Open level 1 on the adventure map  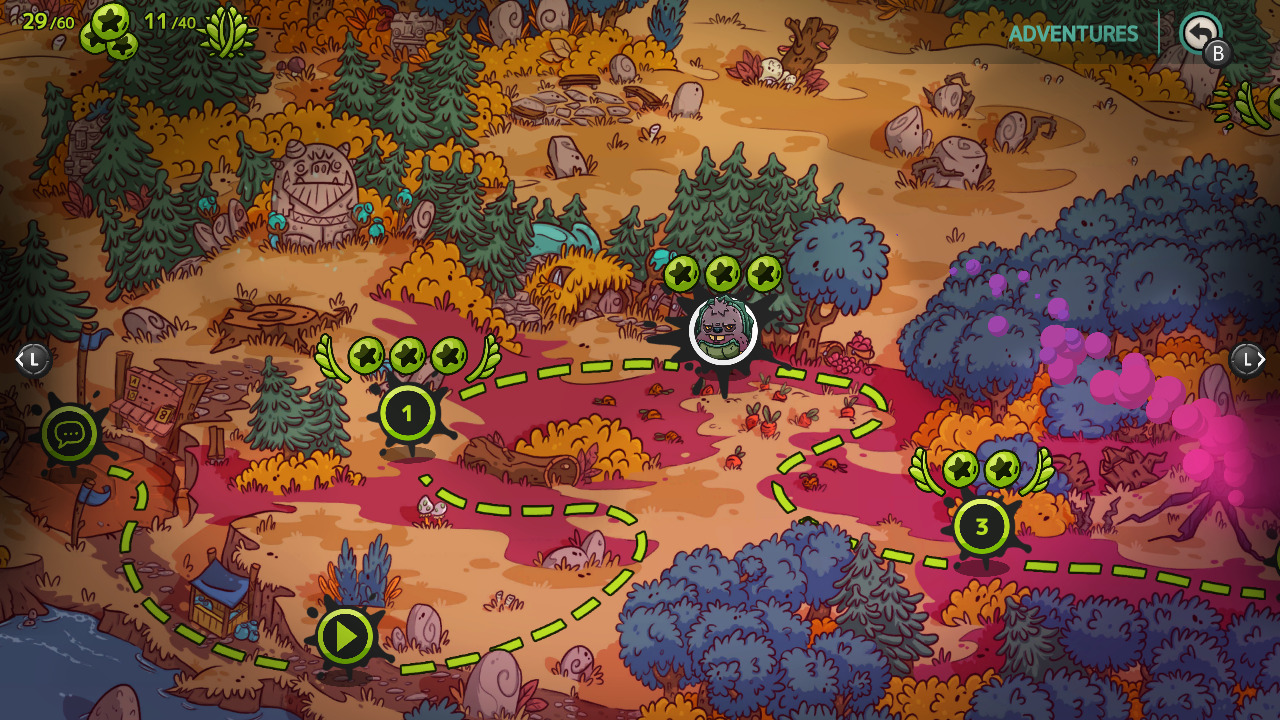pyautogui.click(x=406, y=411)
